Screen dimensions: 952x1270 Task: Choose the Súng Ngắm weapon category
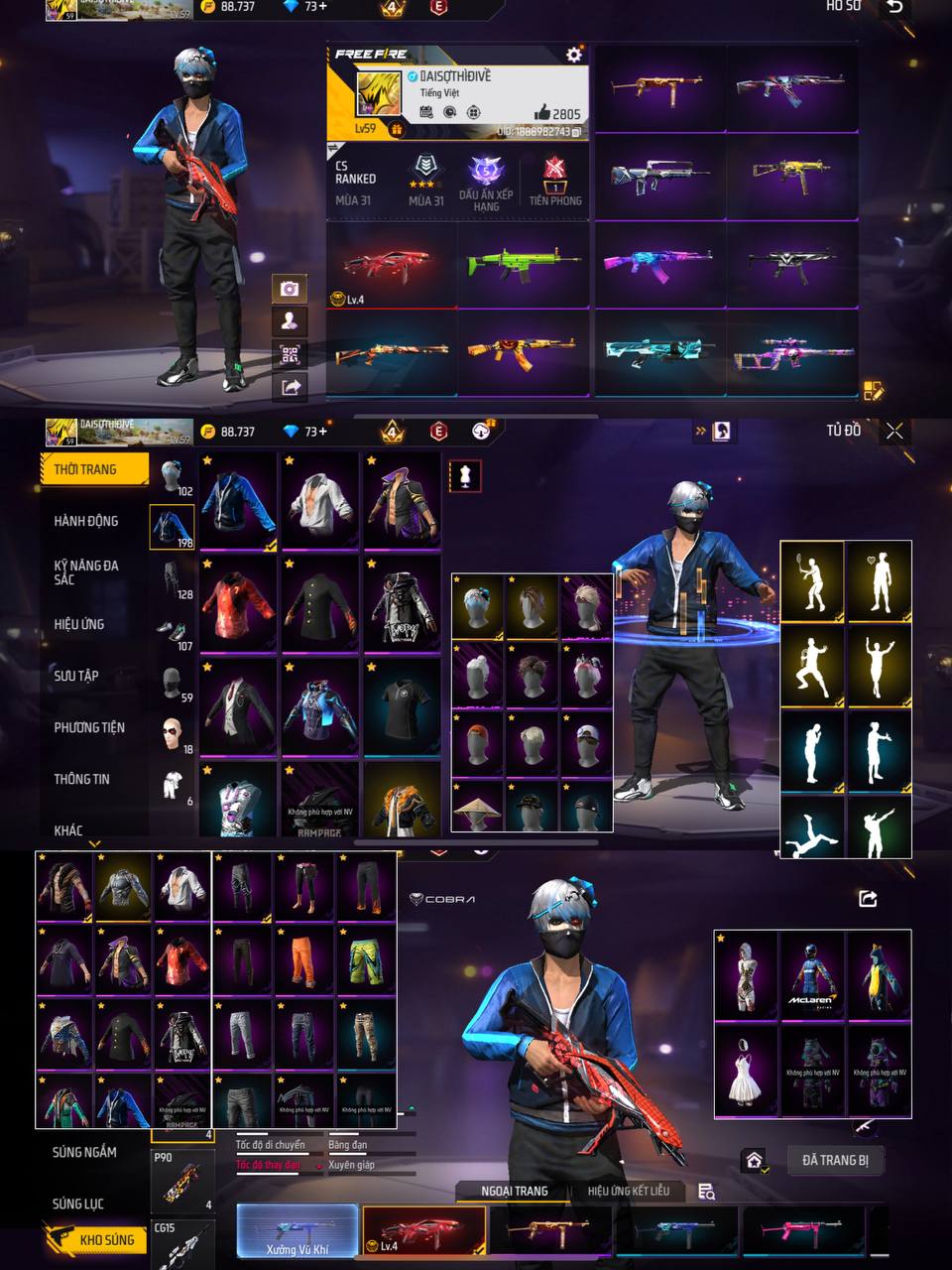pyautogui.click(x=84, y=1152)
